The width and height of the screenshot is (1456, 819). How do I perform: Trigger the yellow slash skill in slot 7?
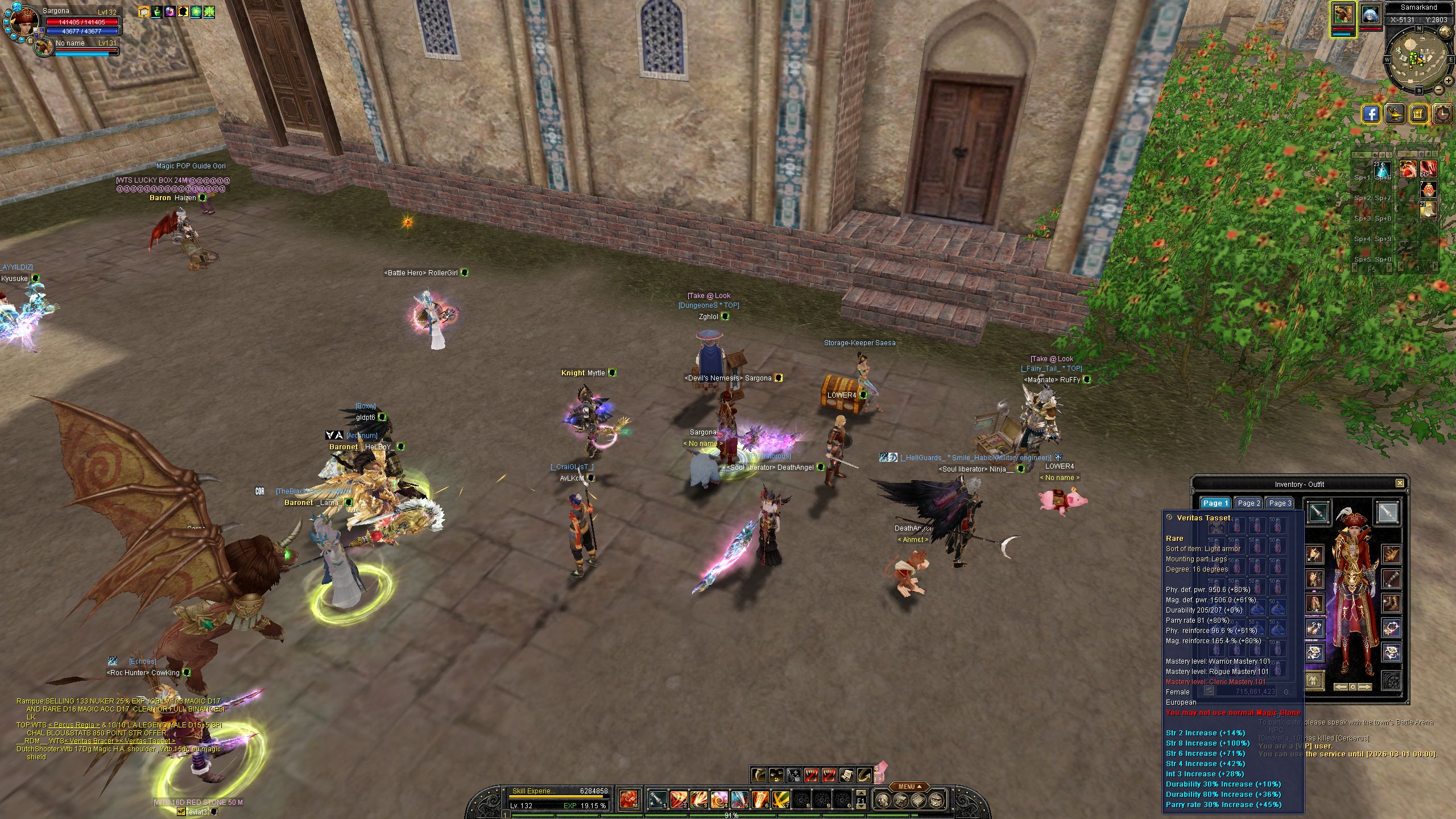tap(780, 800)
